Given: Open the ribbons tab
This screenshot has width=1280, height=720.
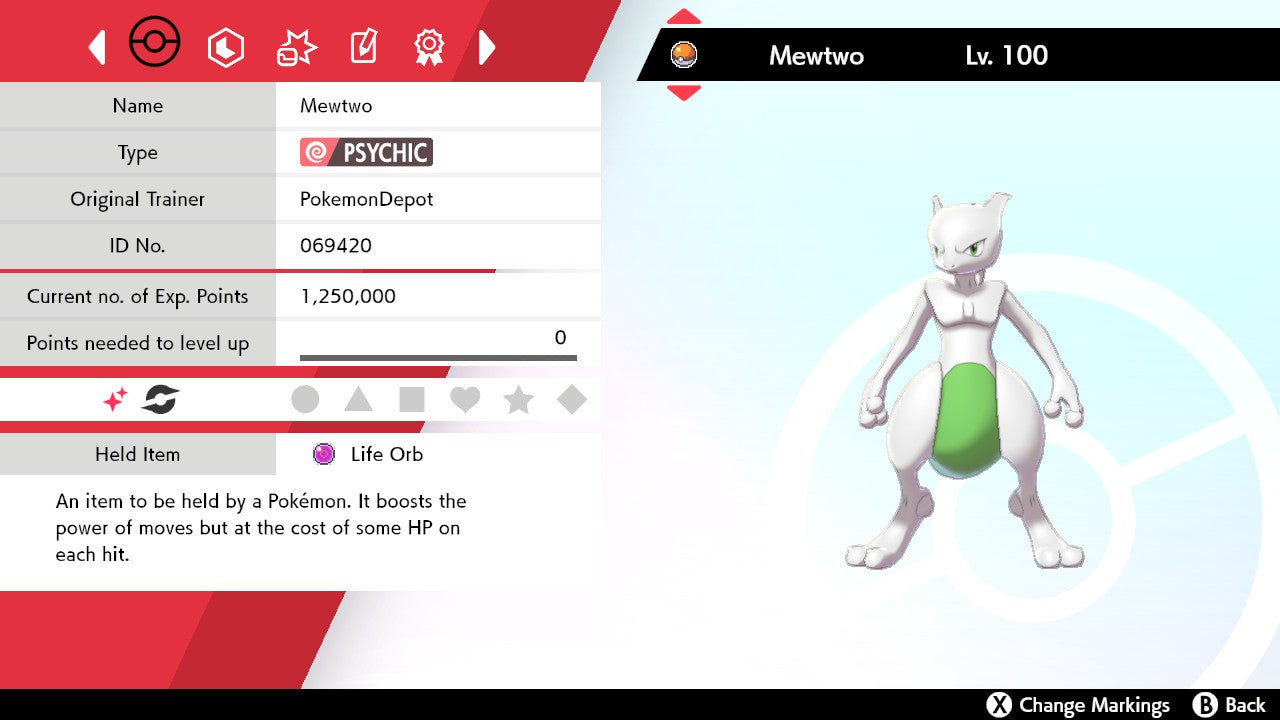Looking at the screenshot, I should point(429,47).
